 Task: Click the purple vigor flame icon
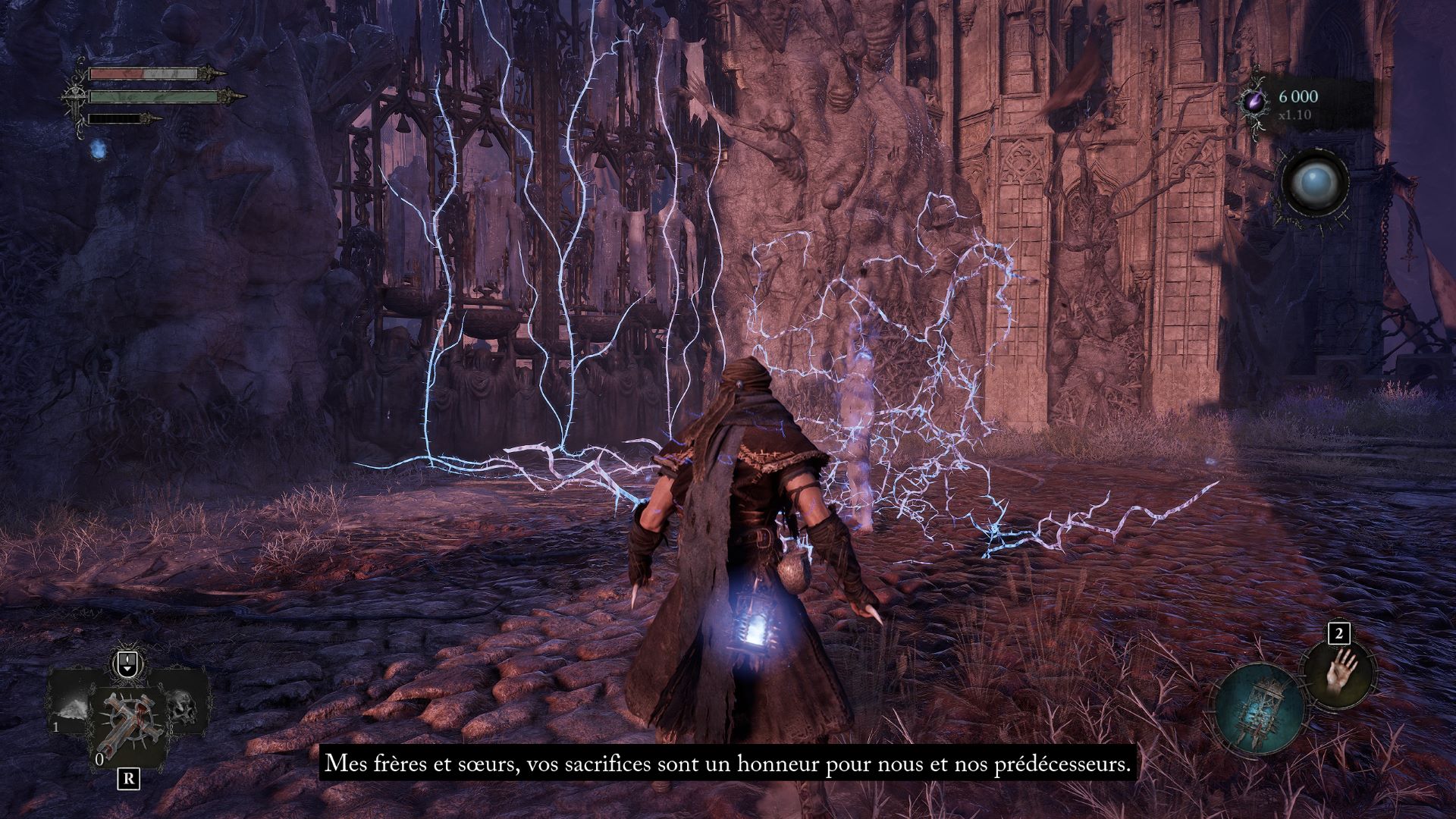click(1256, 102)
